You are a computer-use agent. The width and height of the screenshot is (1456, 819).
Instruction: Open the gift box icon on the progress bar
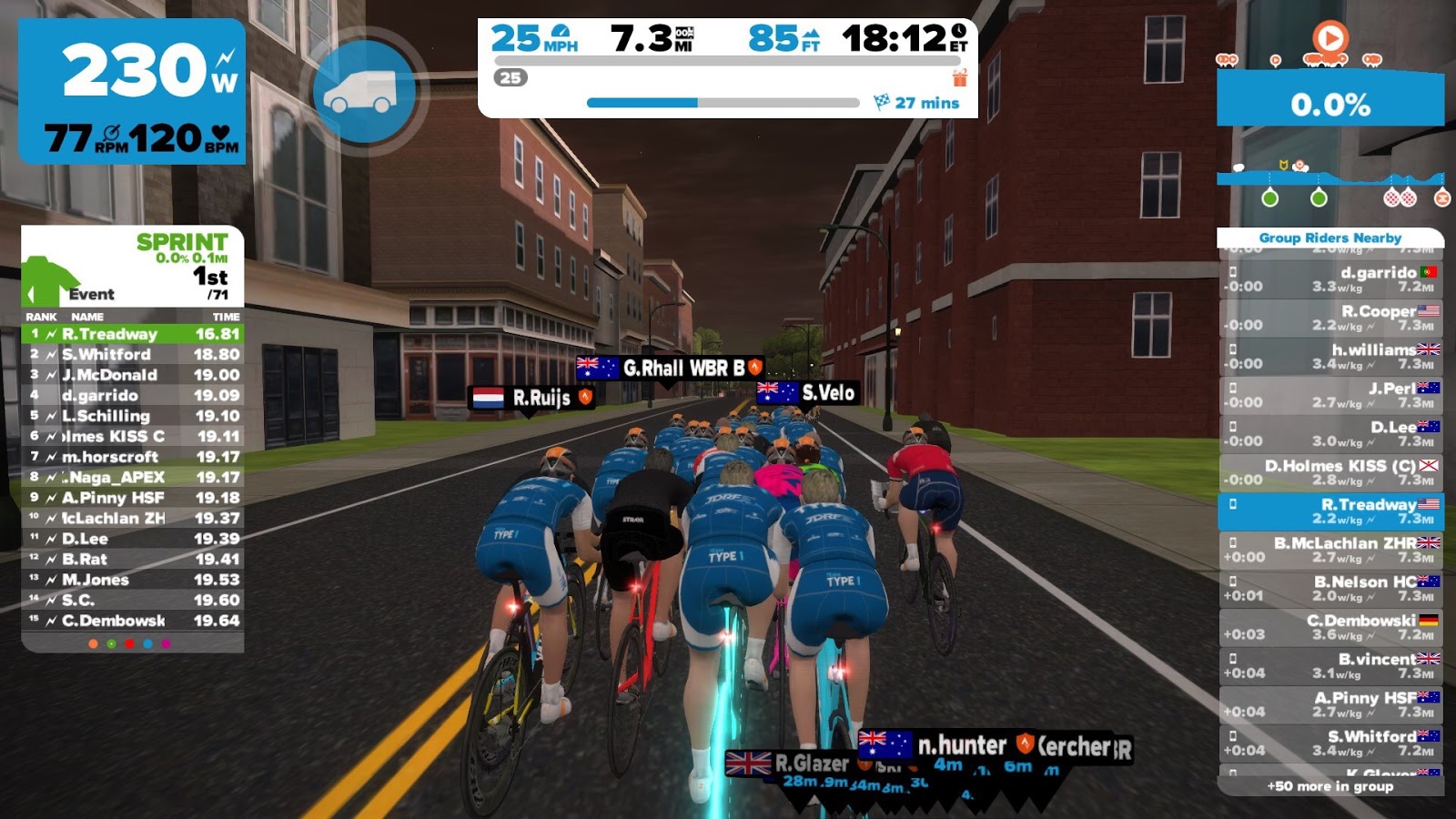(x=959, y=78)
